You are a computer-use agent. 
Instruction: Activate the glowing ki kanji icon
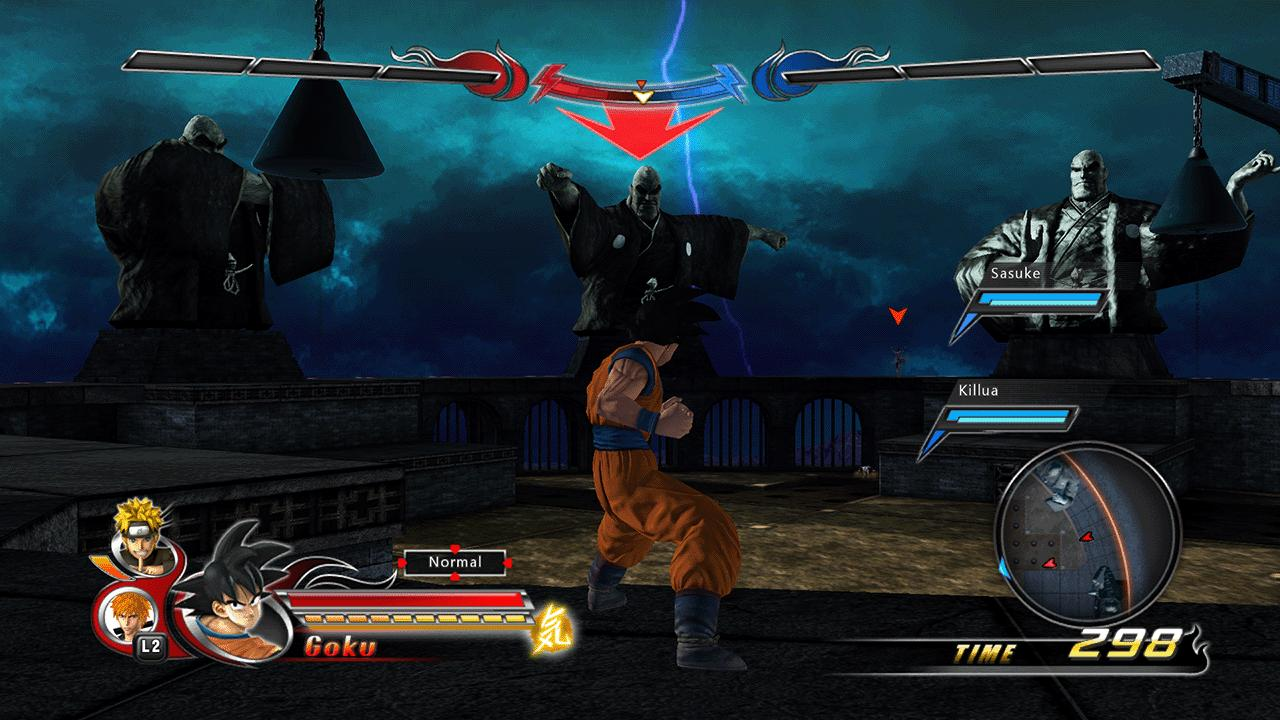(x=547, y=629)
